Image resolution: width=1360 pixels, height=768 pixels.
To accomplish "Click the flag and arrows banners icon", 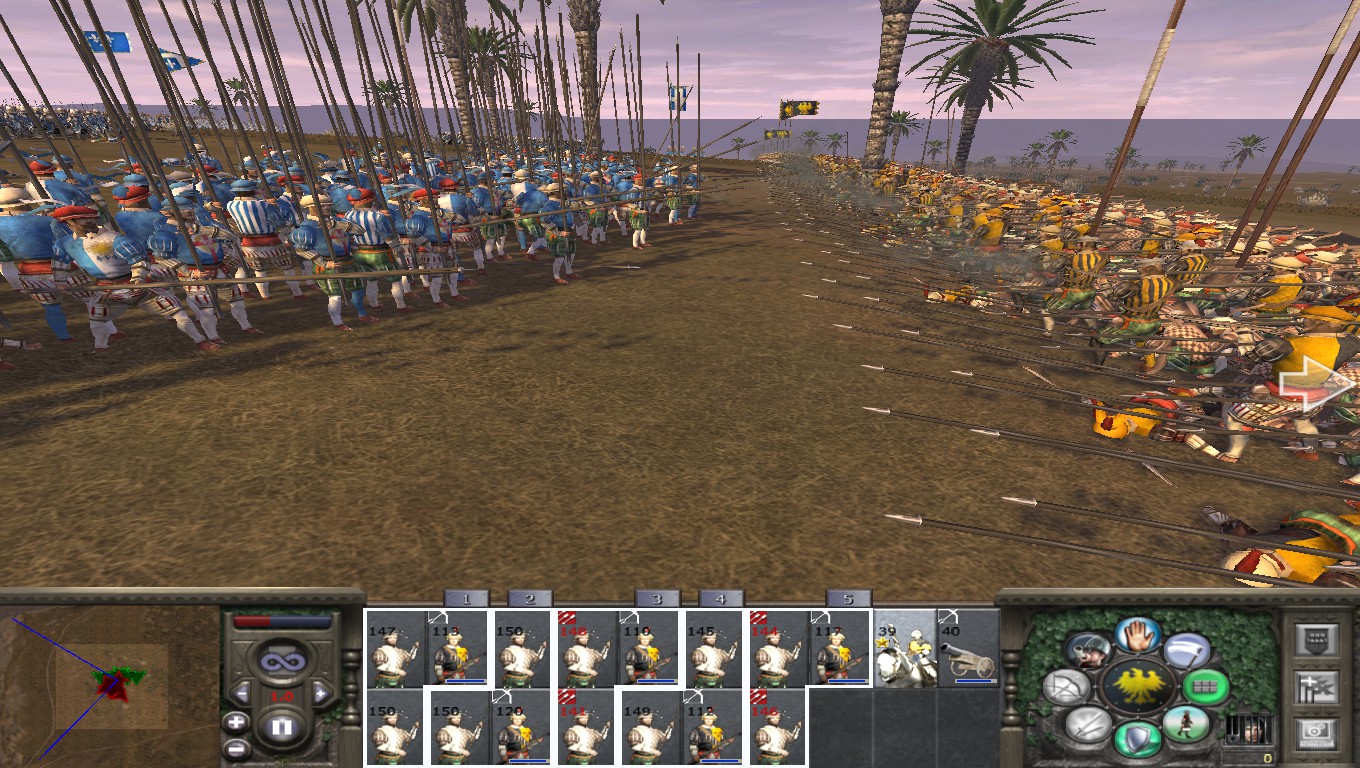I will coord(1315,688).
